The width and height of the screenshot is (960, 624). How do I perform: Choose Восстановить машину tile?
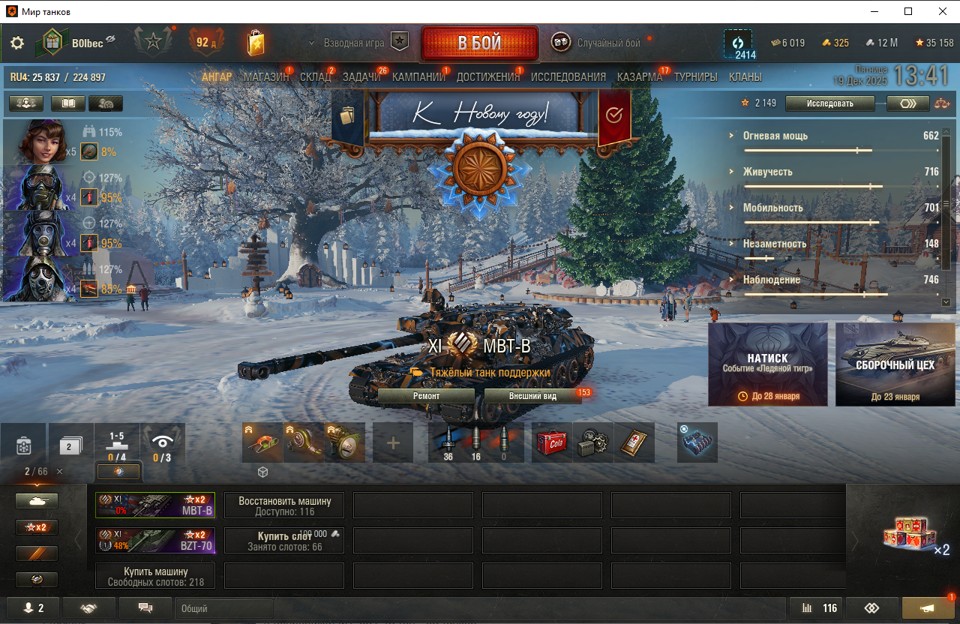pos(284,505)
